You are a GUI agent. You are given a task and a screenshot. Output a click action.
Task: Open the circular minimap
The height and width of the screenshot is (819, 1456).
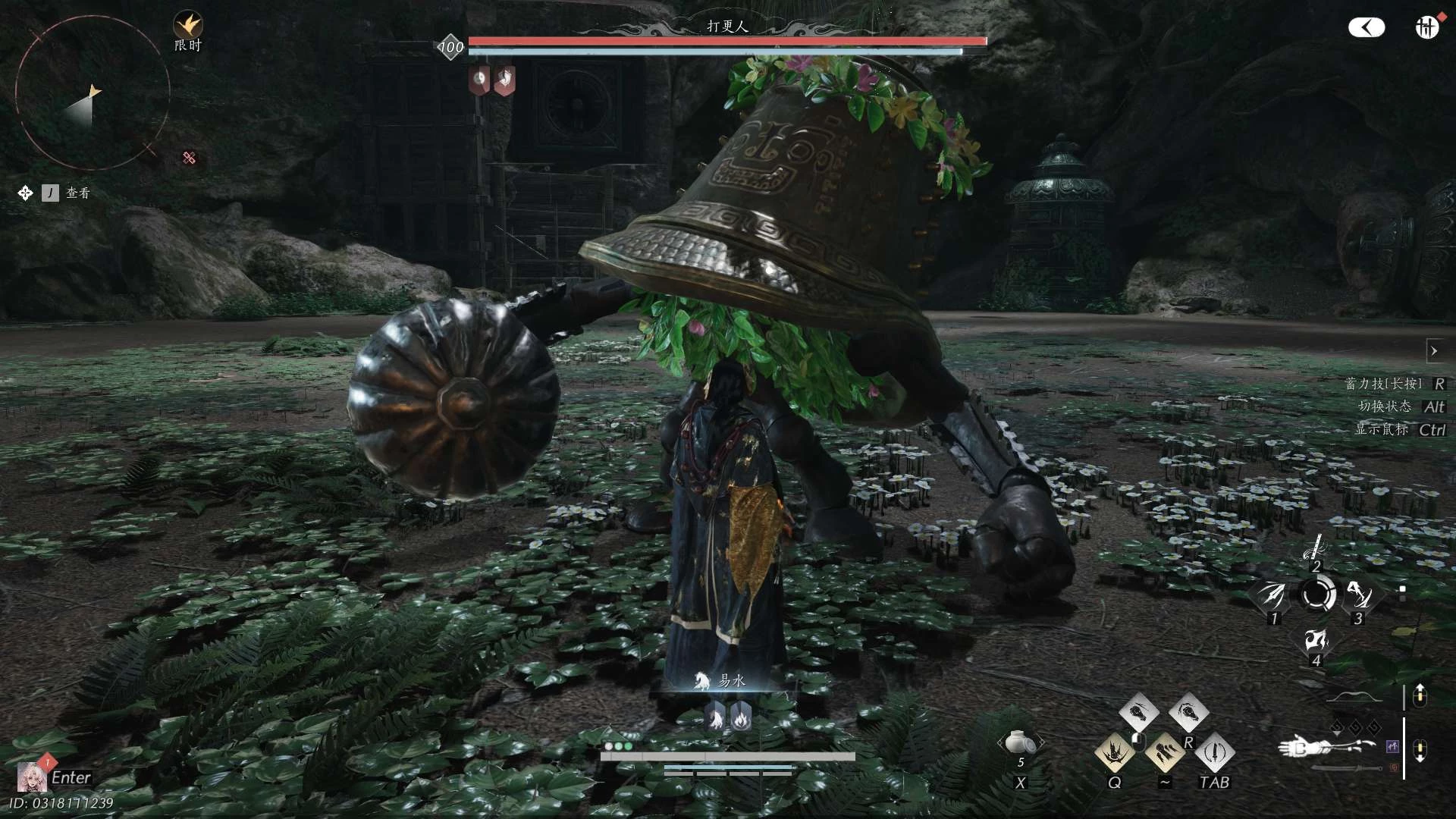coord(92,93)
